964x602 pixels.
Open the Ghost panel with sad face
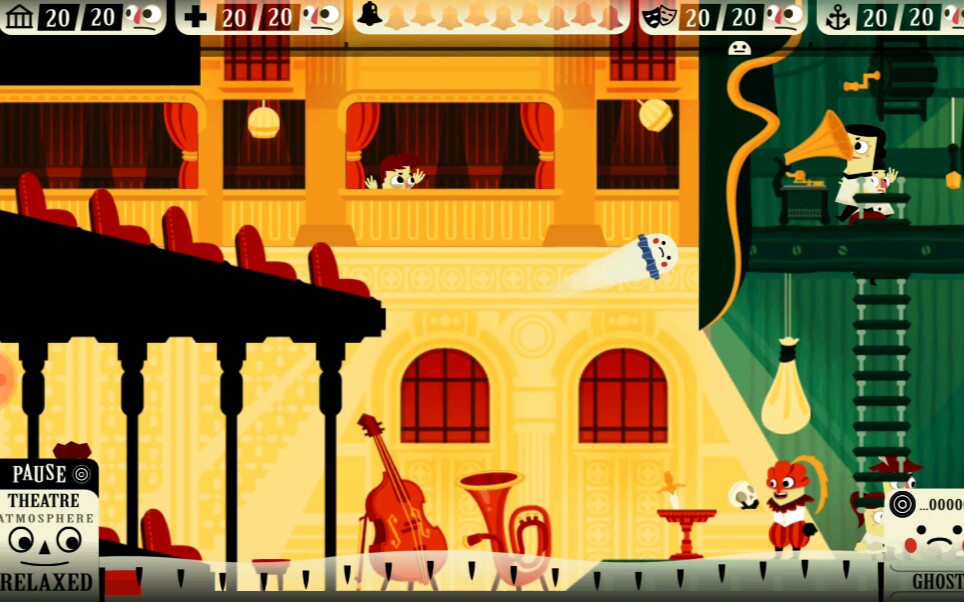(928, 545)
